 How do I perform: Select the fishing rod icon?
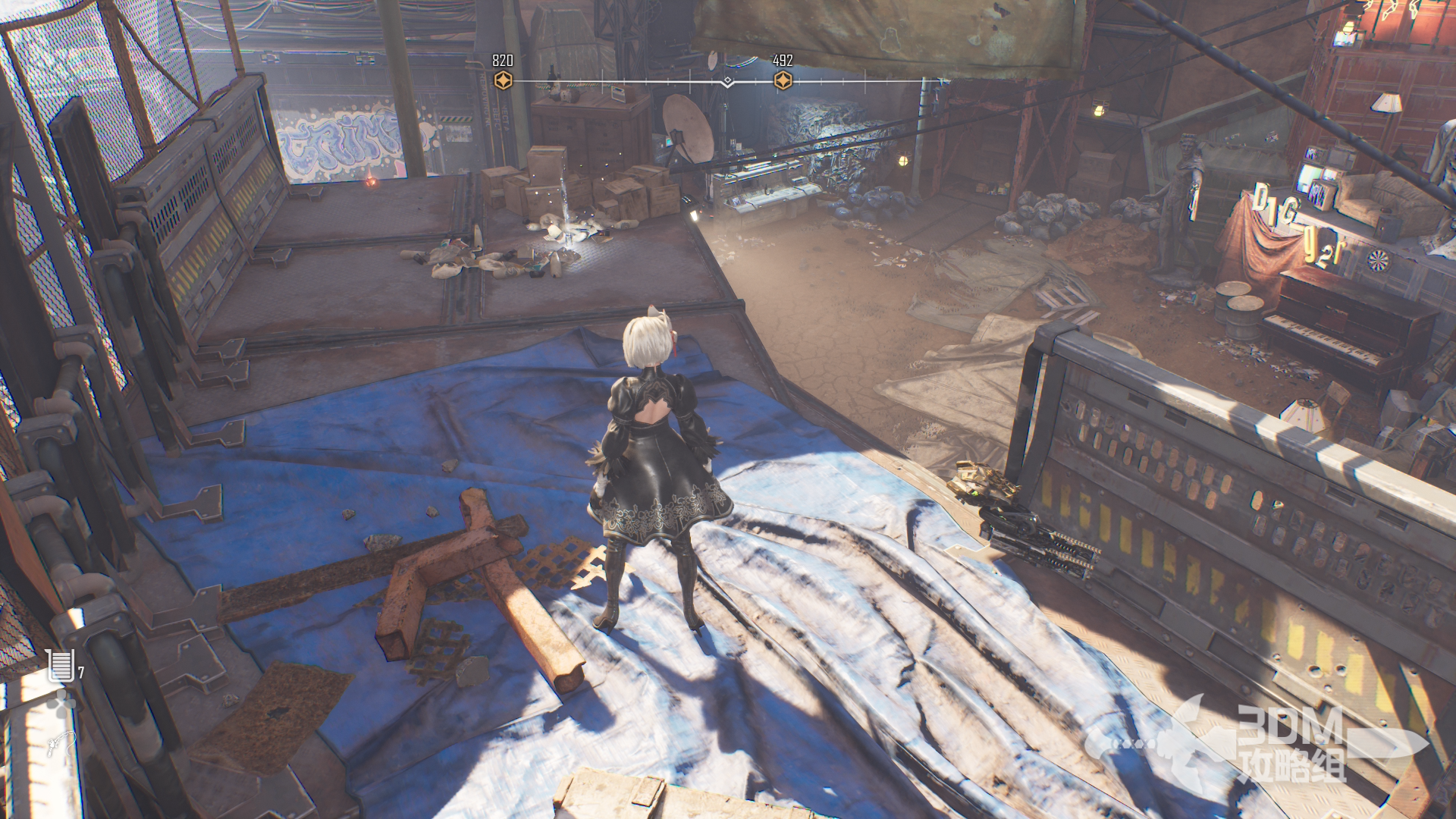click(59, 742)
